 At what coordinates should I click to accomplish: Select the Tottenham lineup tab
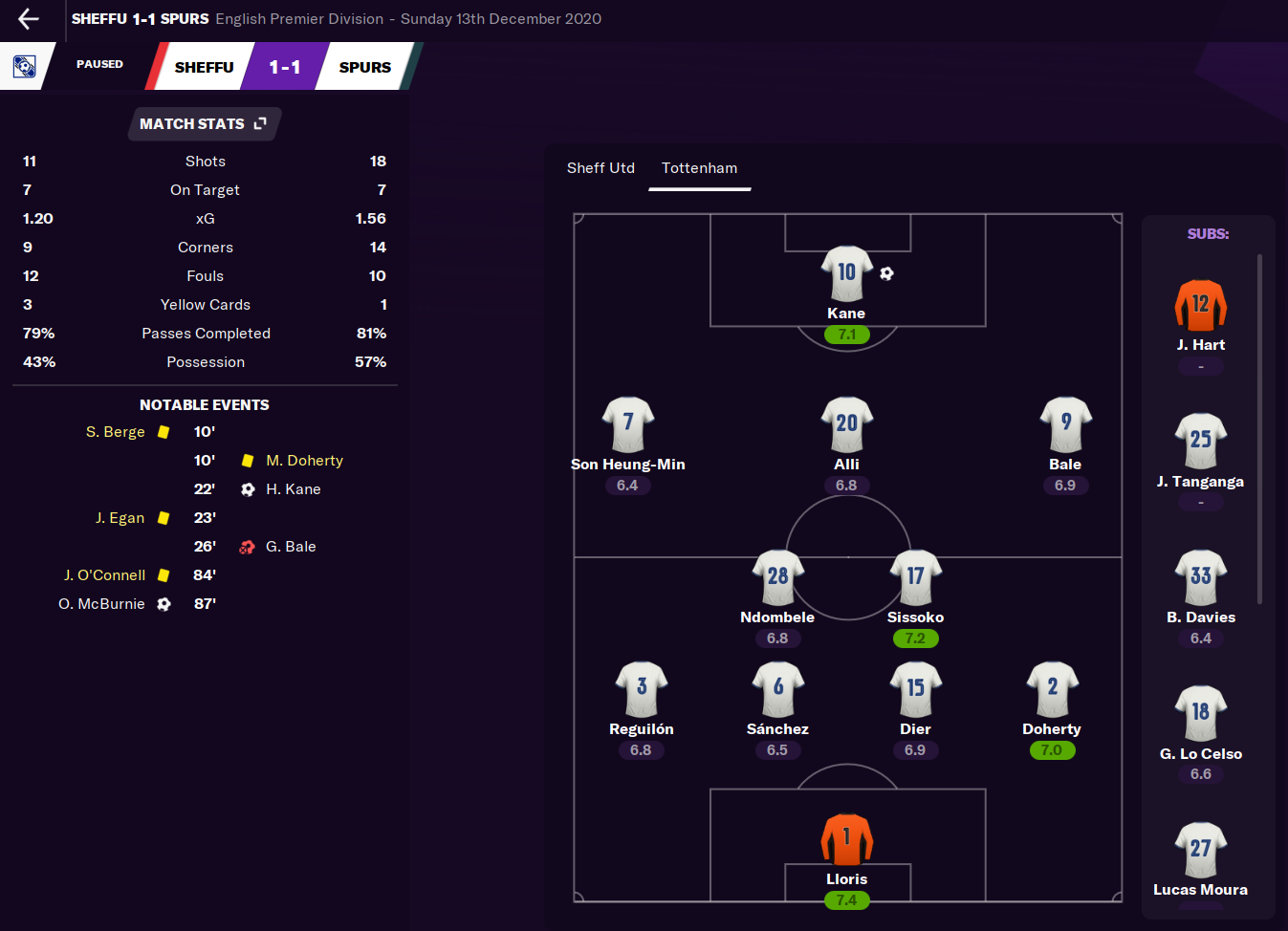pyautogui.click(x=699, y=168)
